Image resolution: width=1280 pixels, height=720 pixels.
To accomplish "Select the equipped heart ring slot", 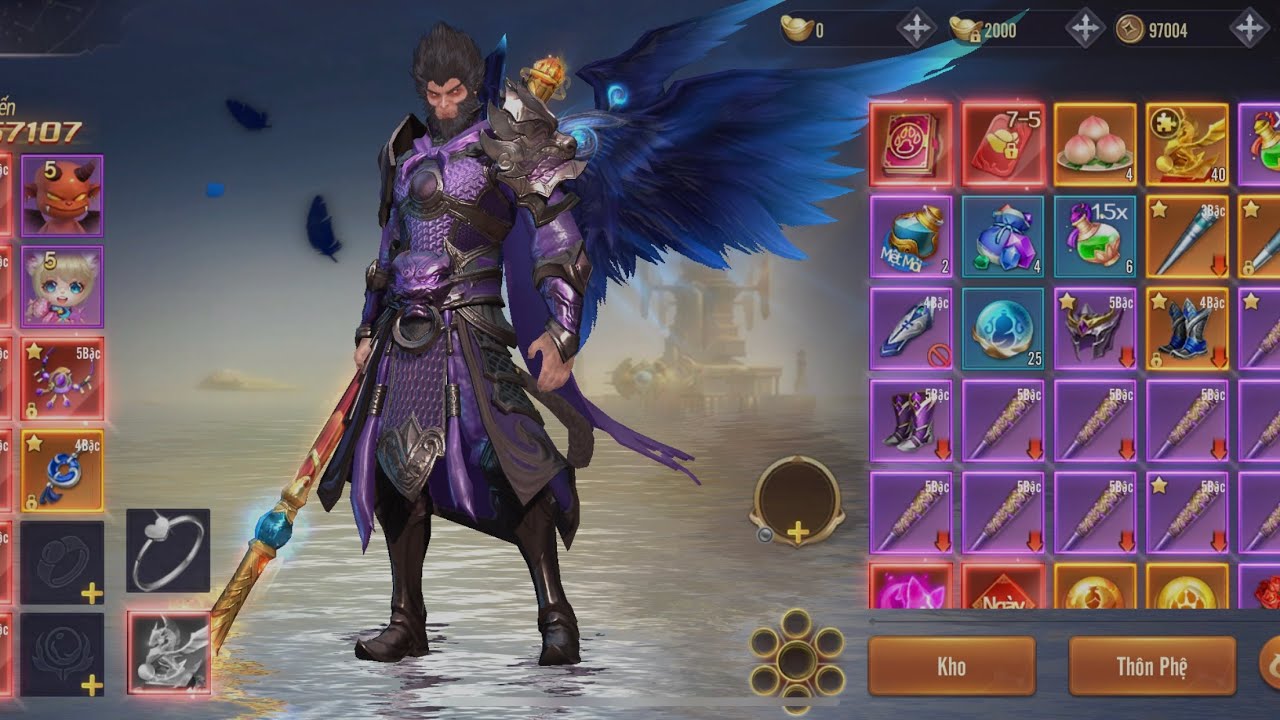I will (x=168, y=550).
